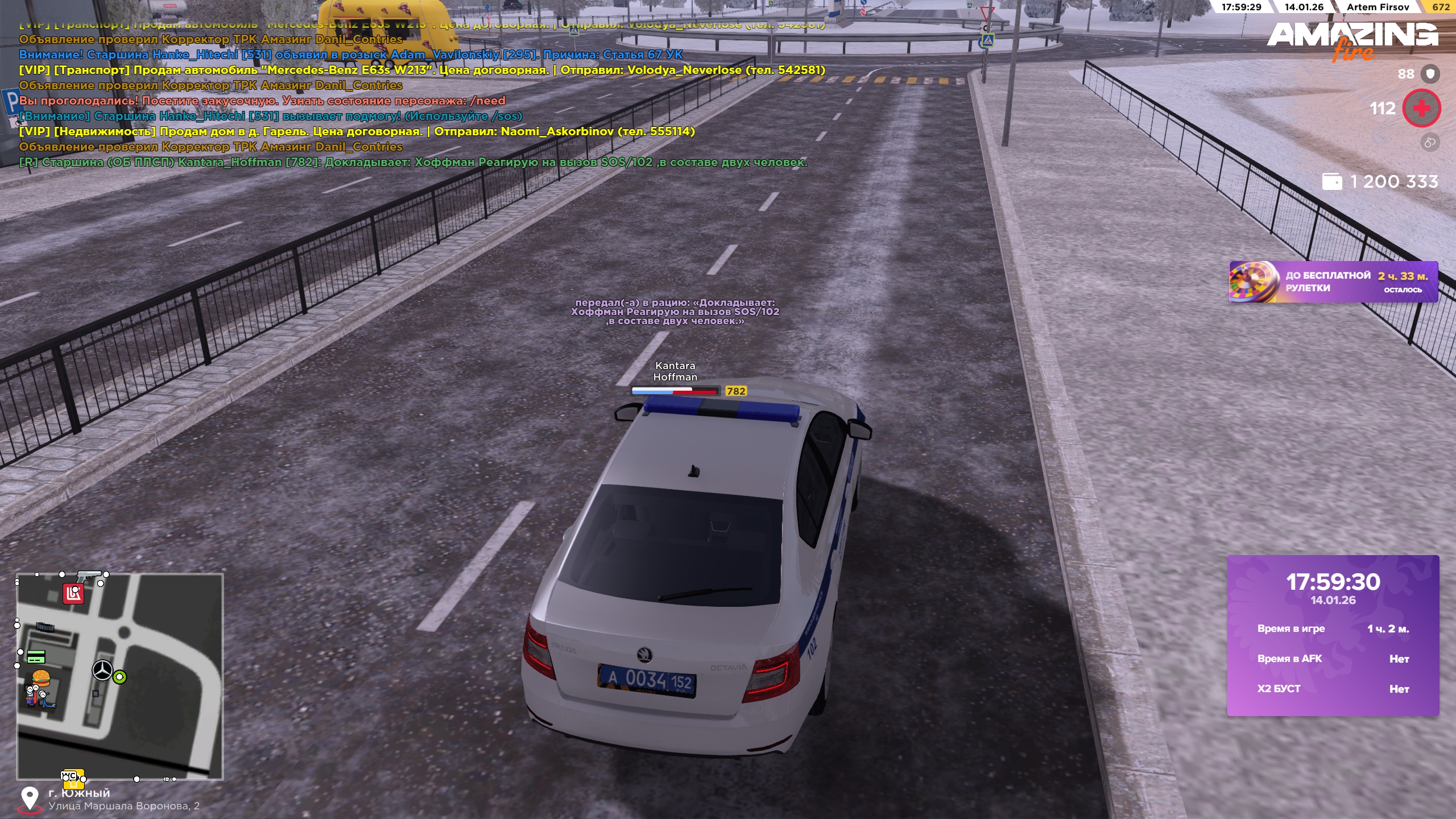Open the purple play-time statistics panel
This screenshot has width=1456, height=819.
[x=1333, y=635]
